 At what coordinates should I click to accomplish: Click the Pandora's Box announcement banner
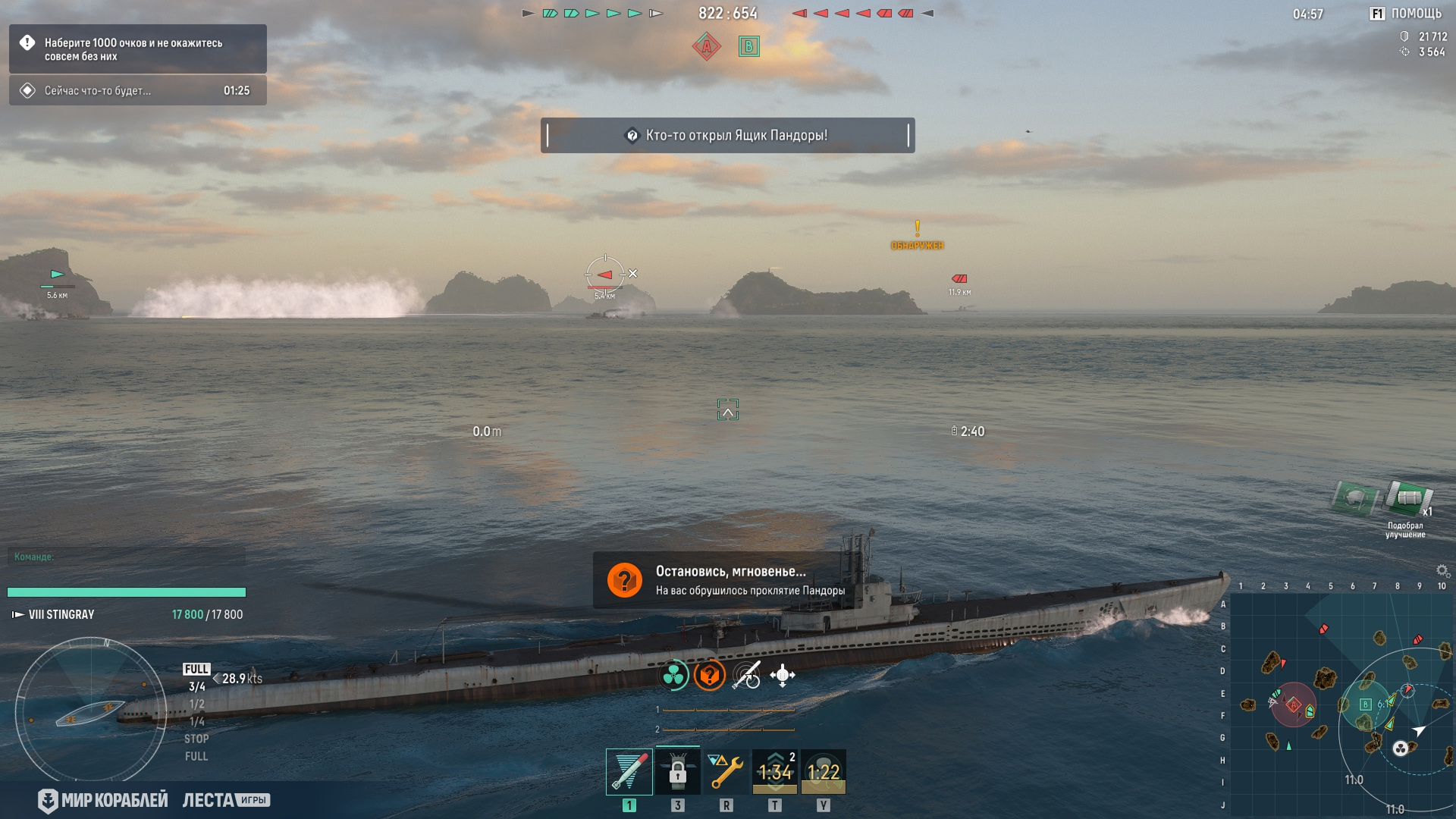point(727,136)
